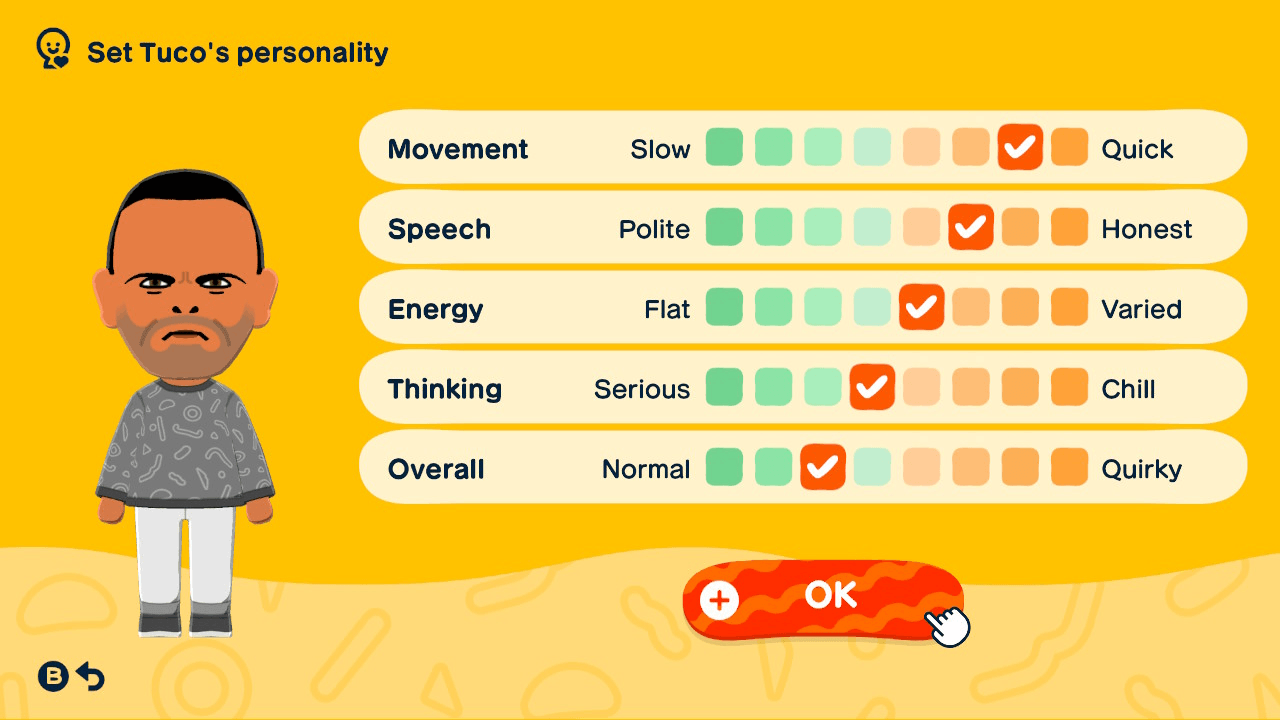
Task: Click the personality face icon in the header
Action: point(50,47)
